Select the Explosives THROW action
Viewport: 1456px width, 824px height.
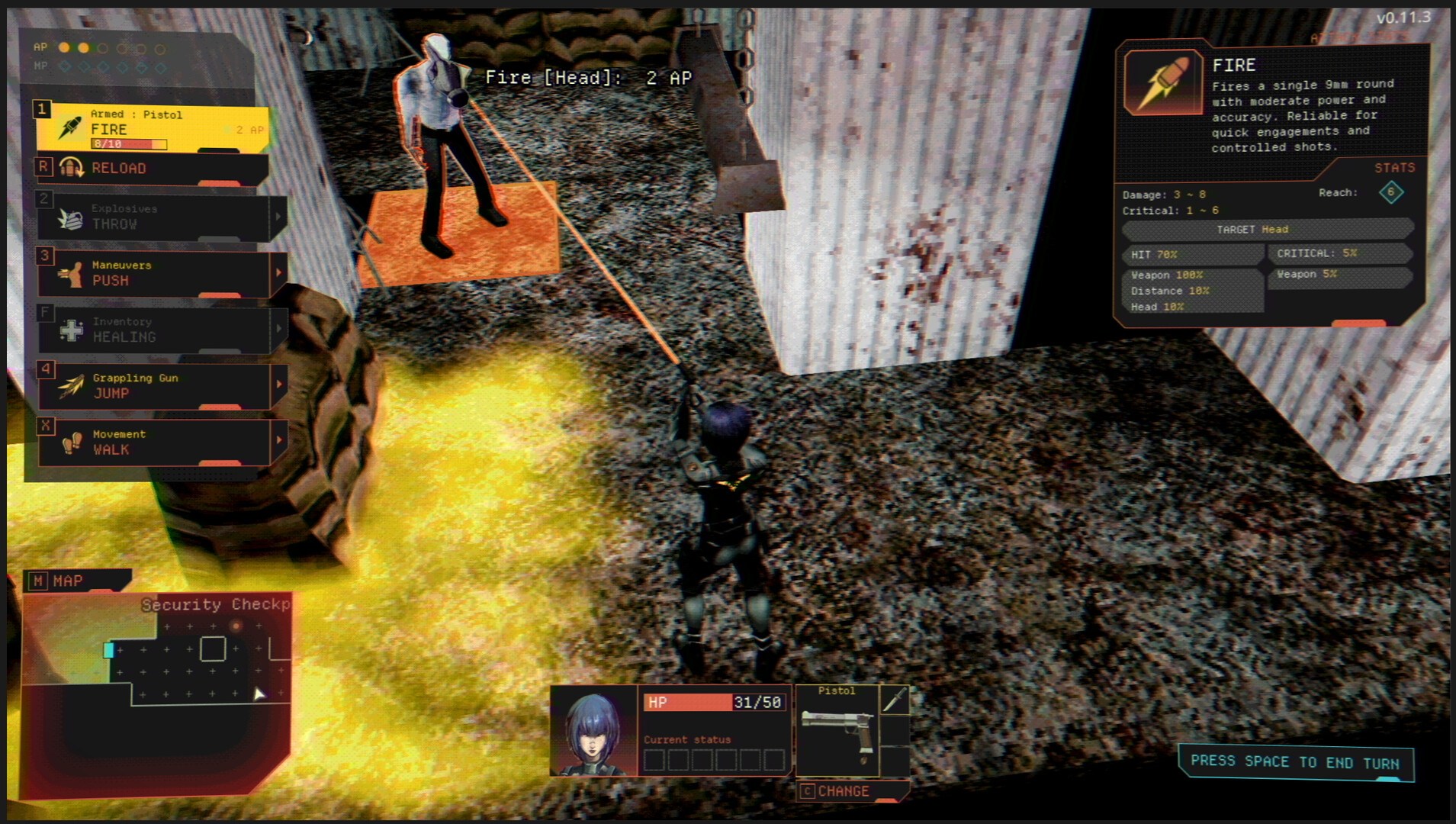(151, 217)
